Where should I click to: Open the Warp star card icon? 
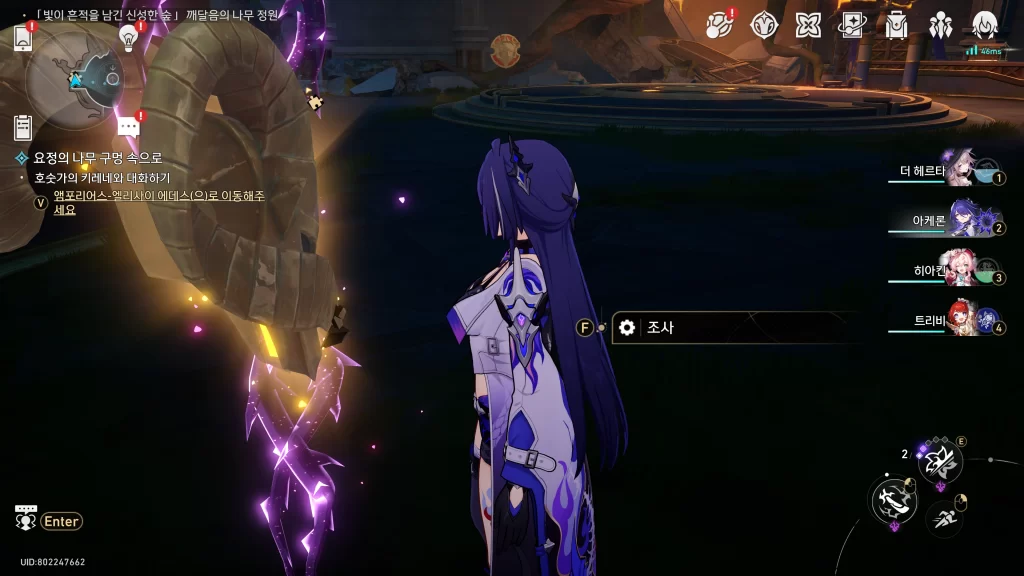click(852, 25)
